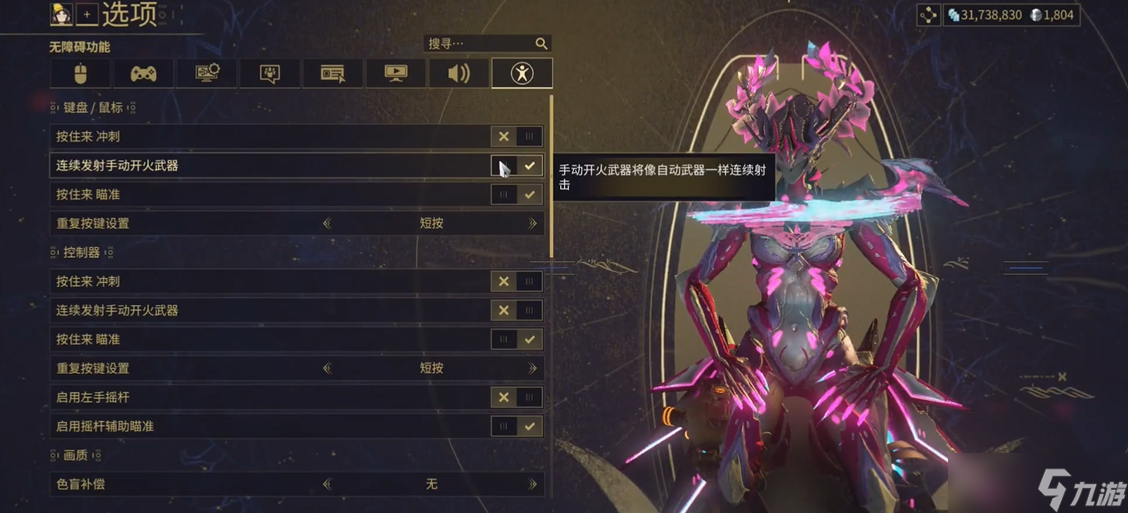1128x513 pixels.
Task: Toggle 按住来 瞄准 in the 键盘/鼠标 section
Action: [x=516, y=195]
